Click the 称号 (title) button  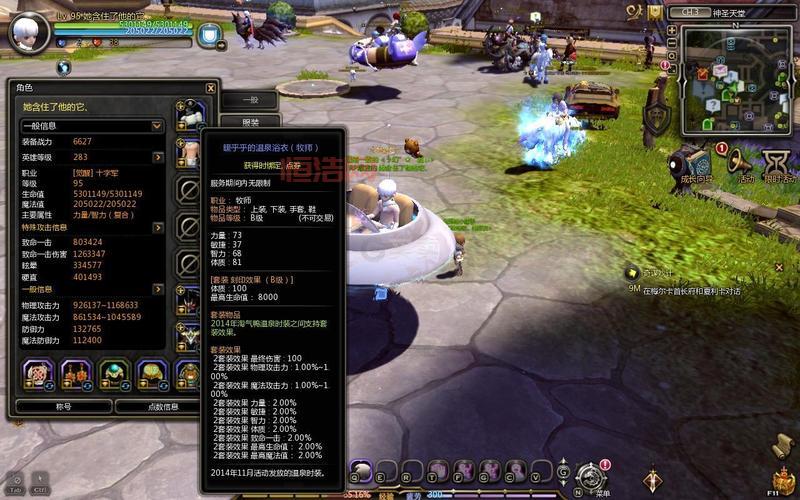(63, 407)
